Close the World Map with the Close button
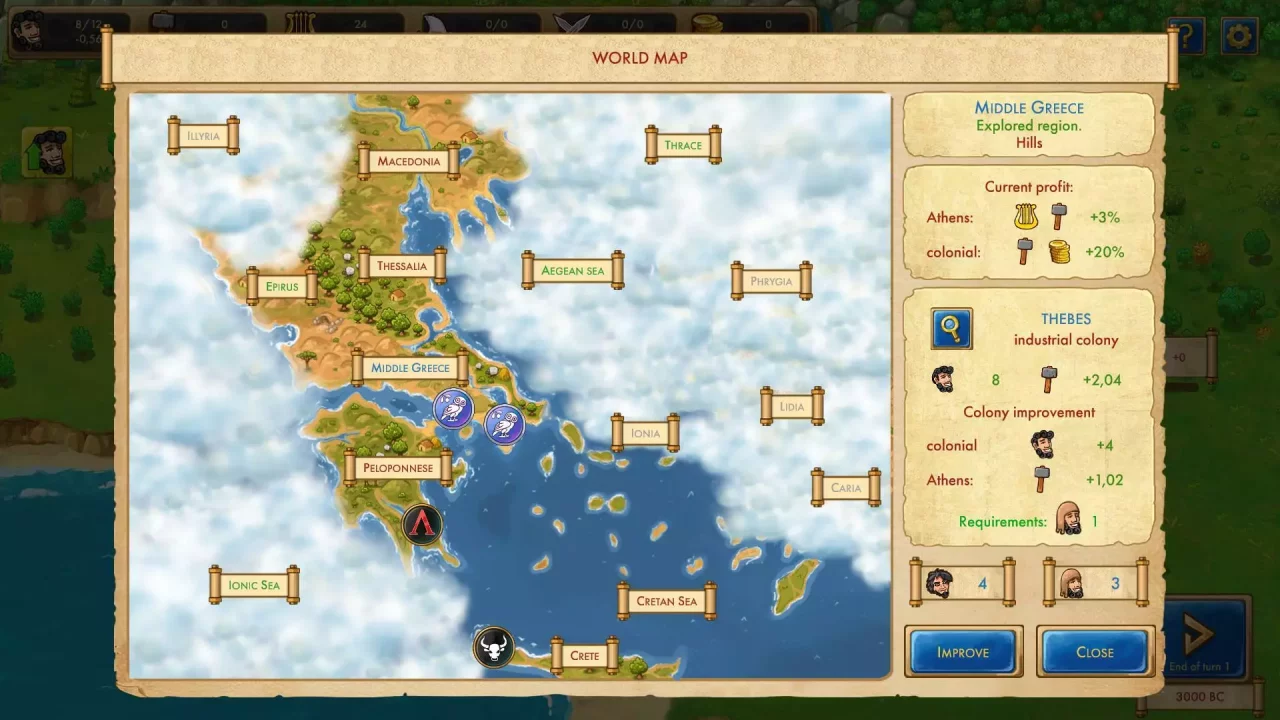 (x=1095, y=651)
